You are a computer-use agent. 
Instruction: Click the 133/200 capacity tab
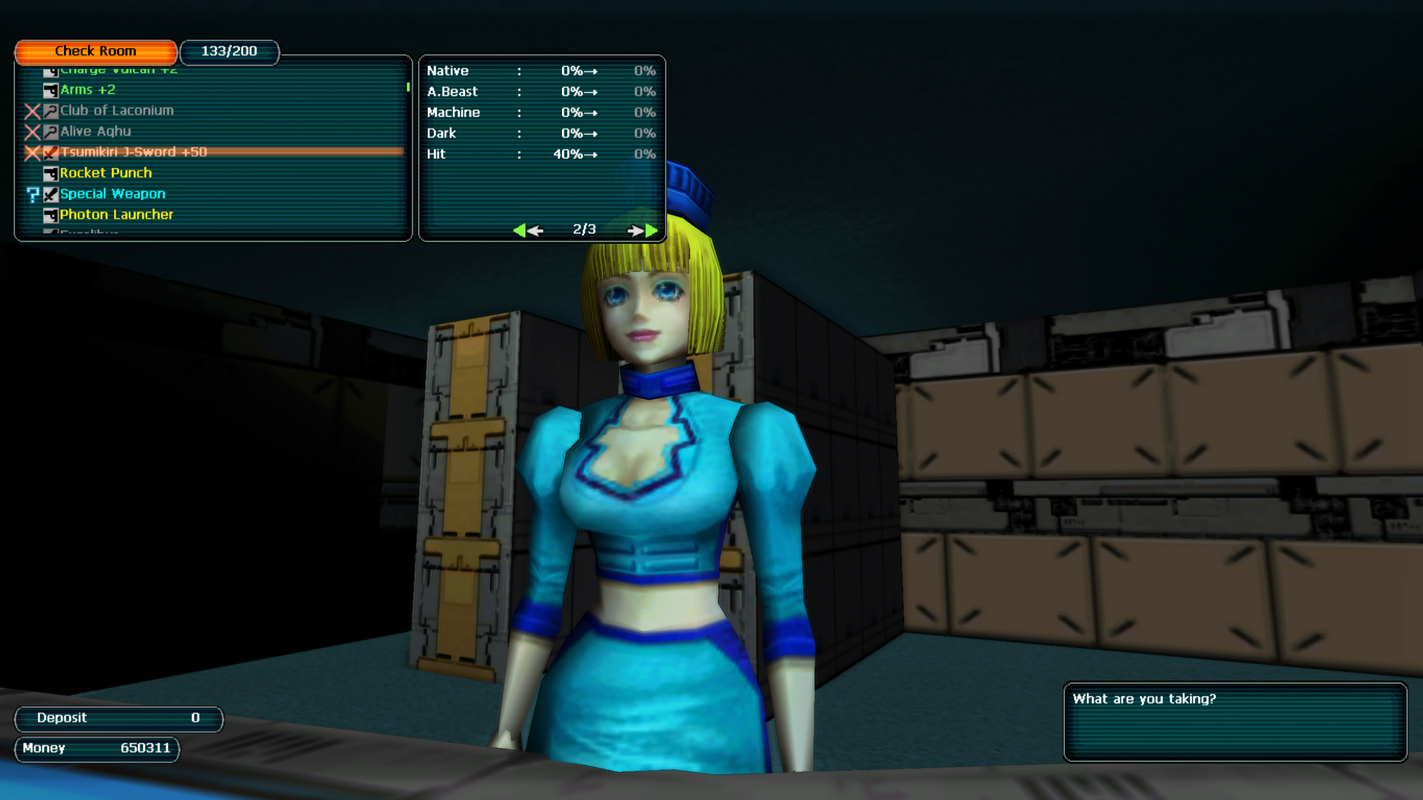tap(229, 52)
